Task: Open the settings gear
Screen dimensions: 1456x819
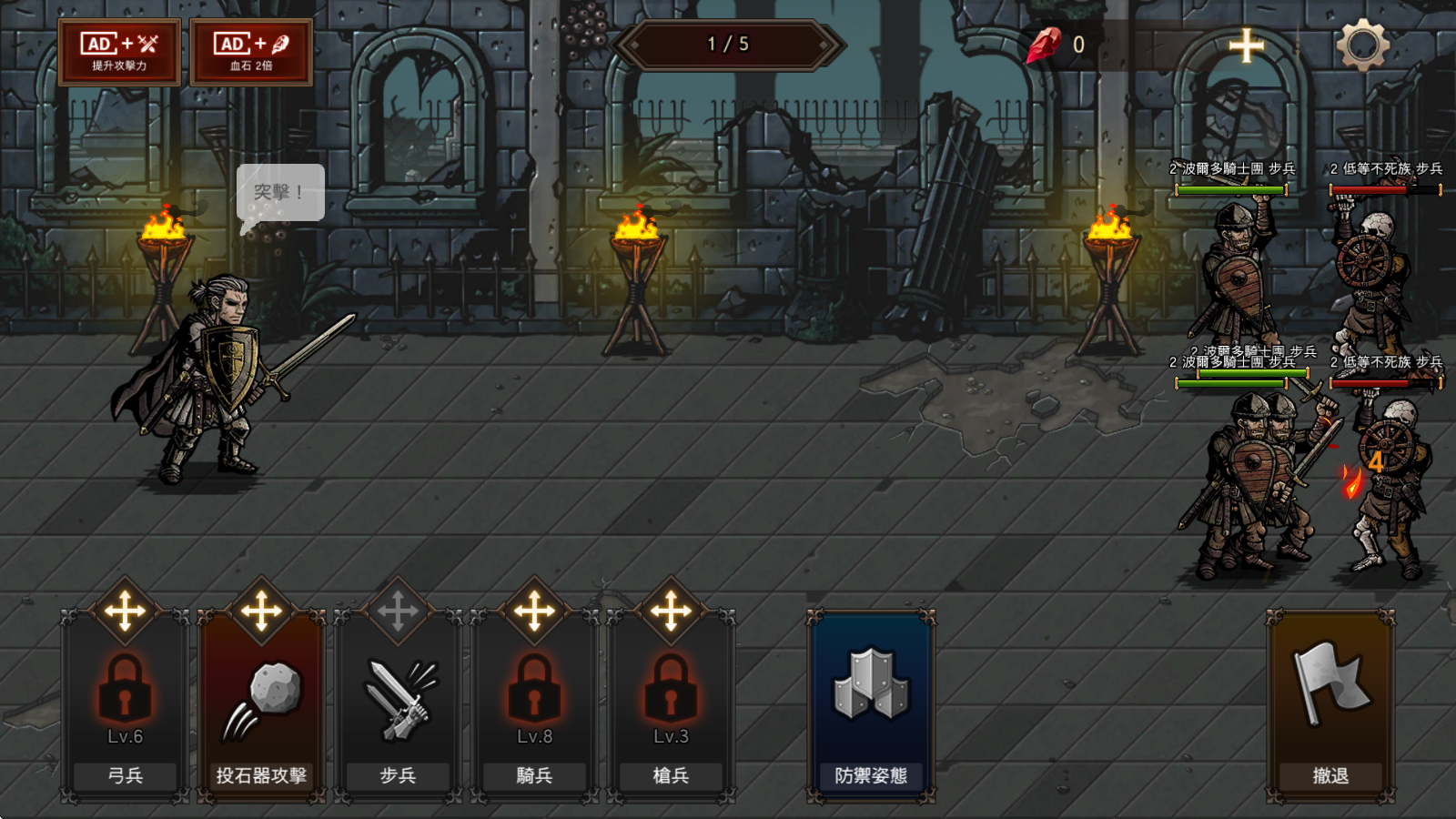Action: (1362, 45)
